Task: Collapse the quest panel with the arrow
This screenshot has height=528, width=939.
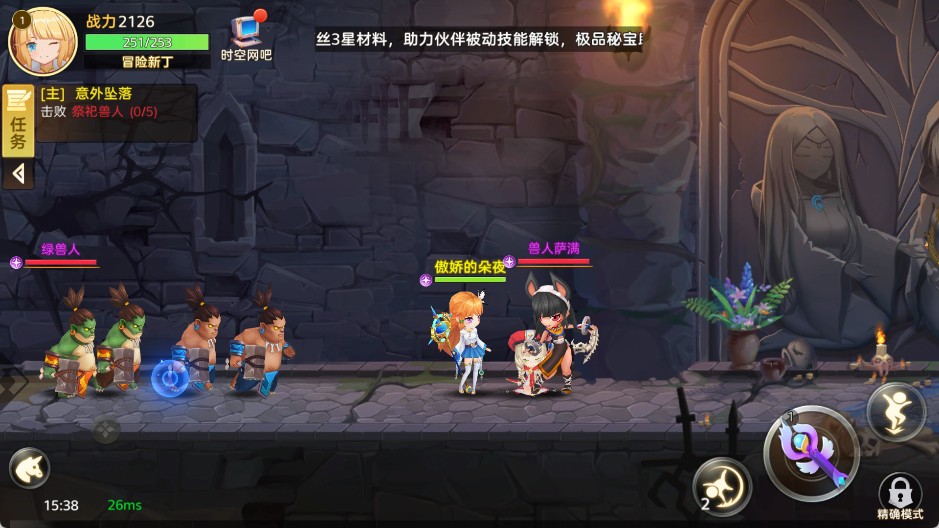Action: click(x=18, y=174)
